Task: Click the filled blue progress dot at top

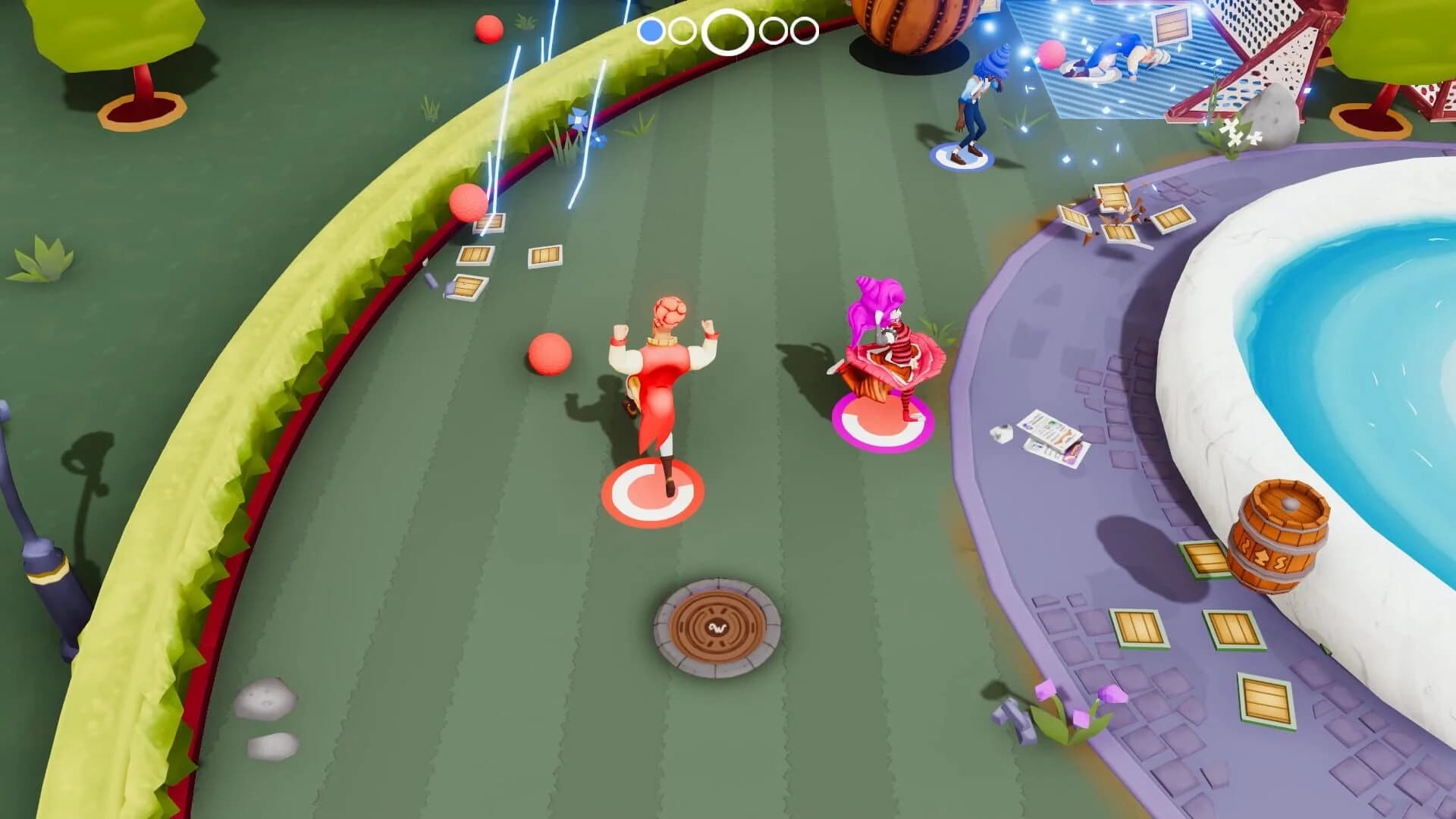Action: click(651, 30)
